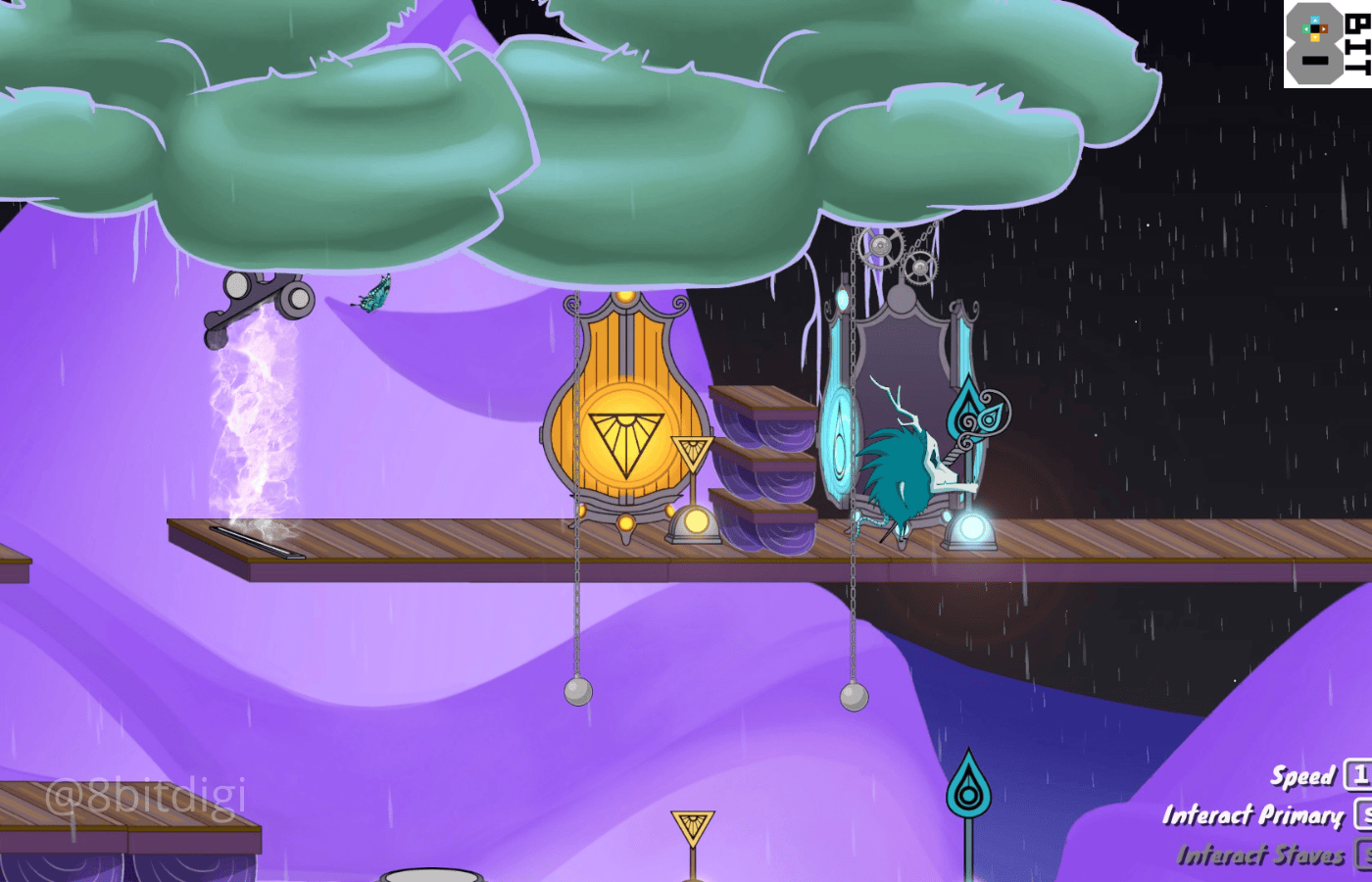Click the small yellow triangle pedestal marker

tap(692, 451)
